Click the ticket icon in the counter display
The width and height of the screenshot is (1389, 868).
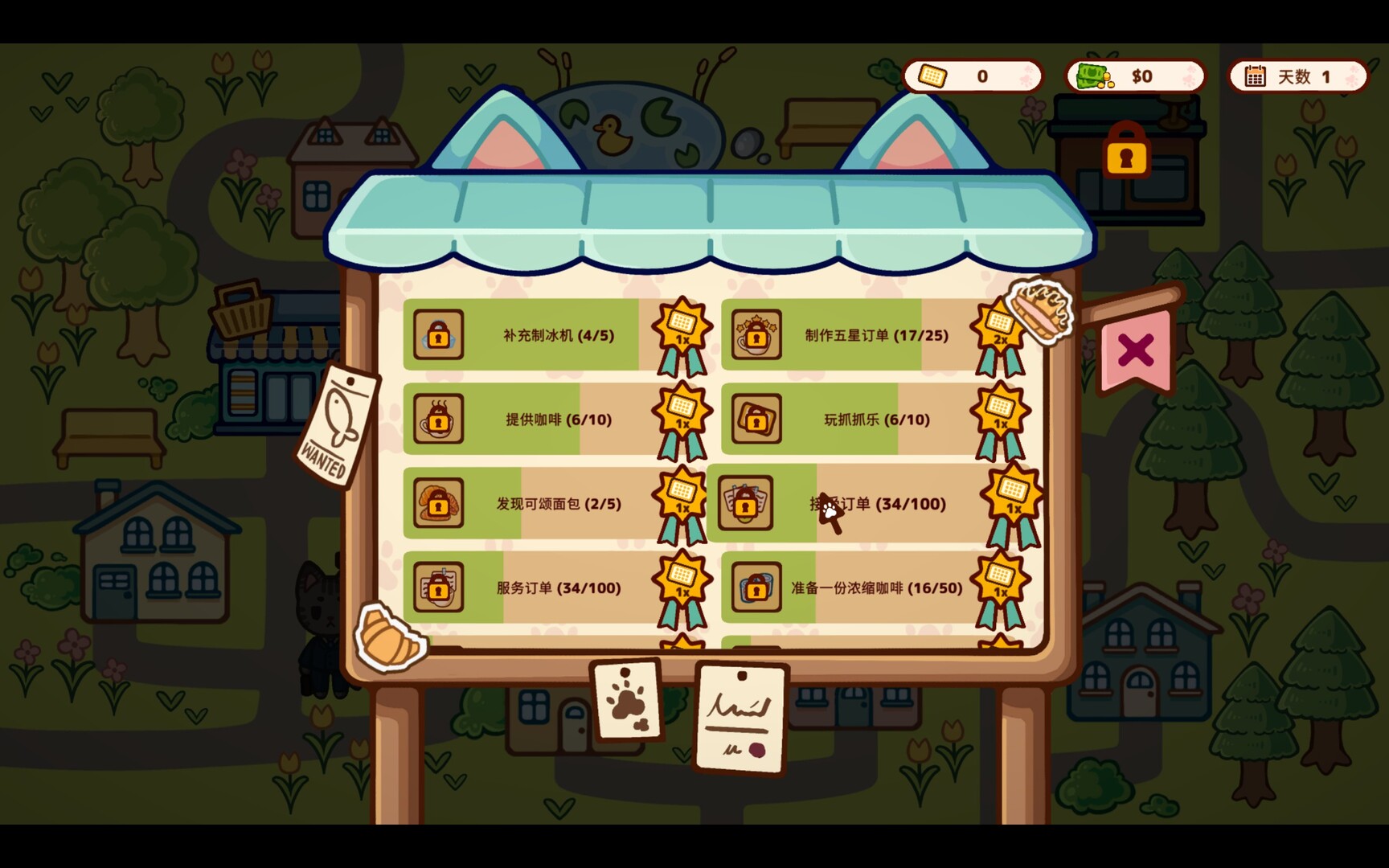tap(934, 76)
